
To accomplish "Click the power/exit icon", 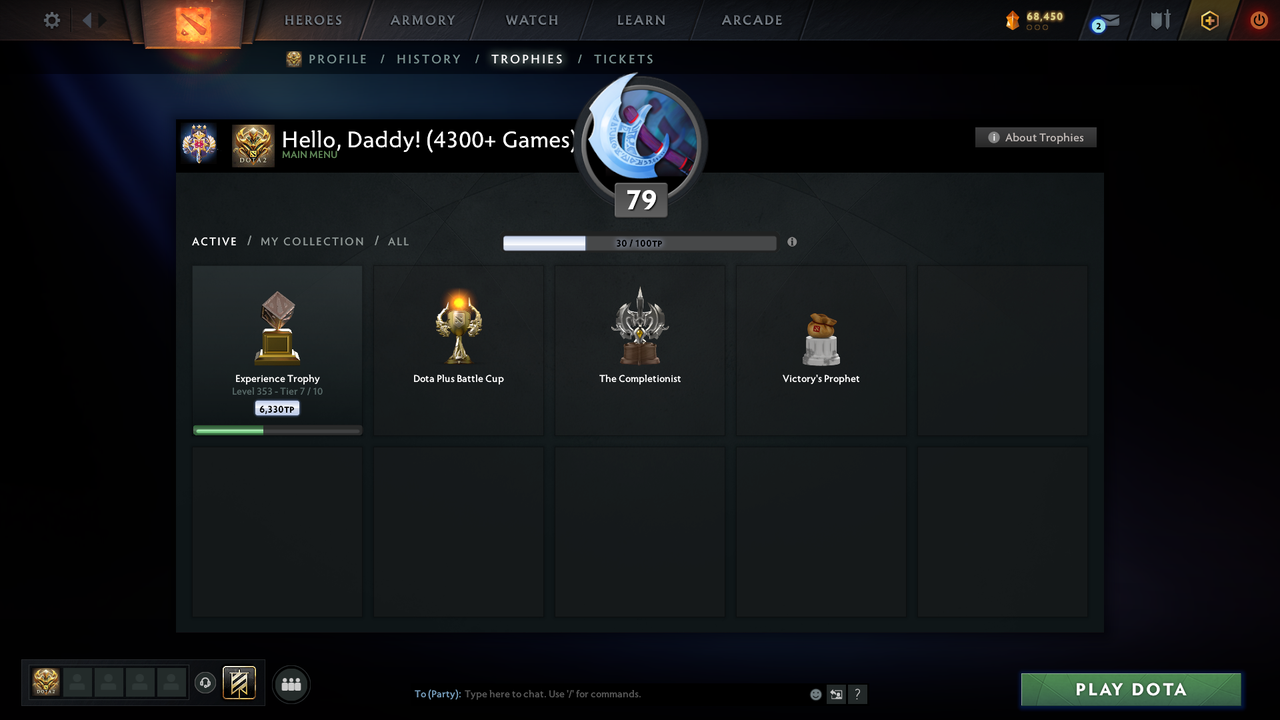I will 1258,19.
